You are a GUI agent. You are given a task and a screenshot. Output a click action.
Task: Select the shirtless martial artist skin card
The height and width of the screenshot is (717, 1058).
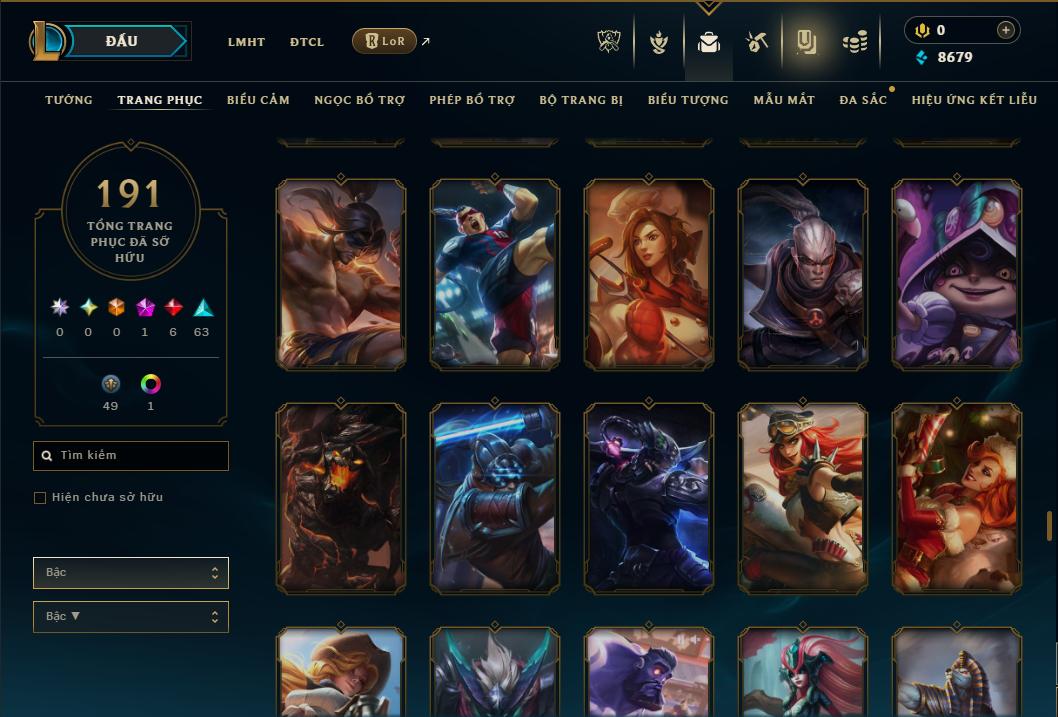tap(341, 274)
